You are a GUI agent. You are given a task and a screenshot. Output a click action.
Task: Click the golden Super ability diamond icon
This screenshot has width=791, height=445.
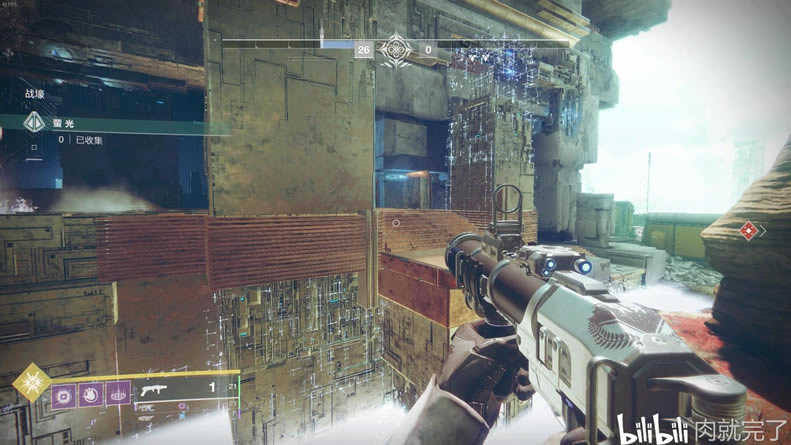(x=31, y=381)
